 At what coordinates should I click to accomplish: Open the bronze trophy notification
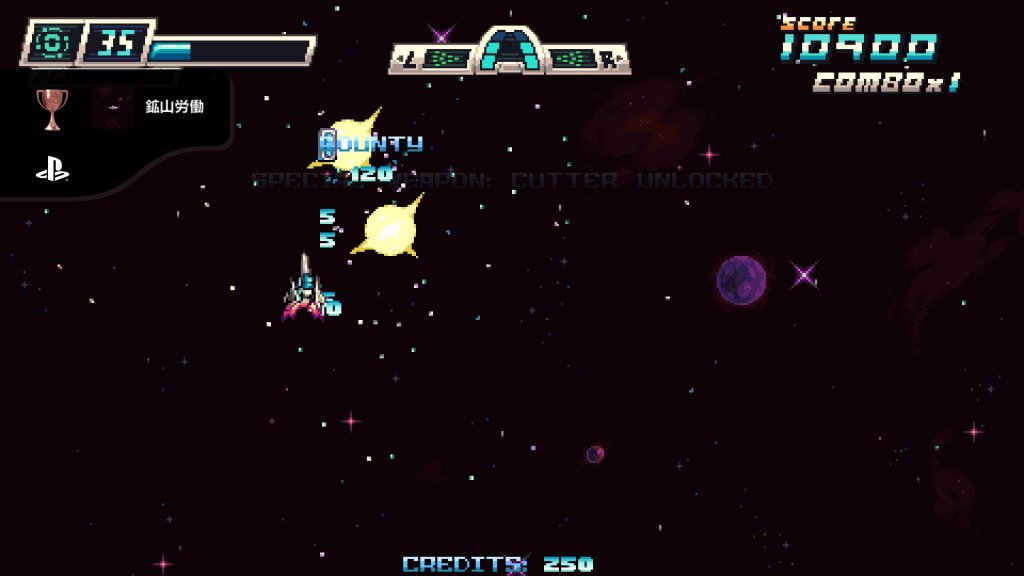52,107
